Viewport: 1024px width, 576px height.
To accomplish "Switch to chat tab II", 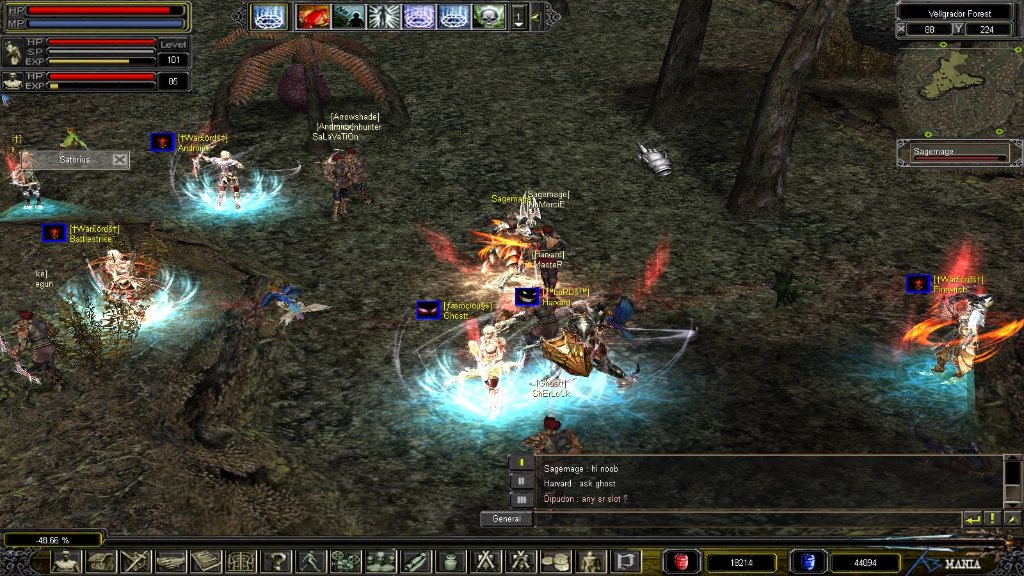I will 521,481.
